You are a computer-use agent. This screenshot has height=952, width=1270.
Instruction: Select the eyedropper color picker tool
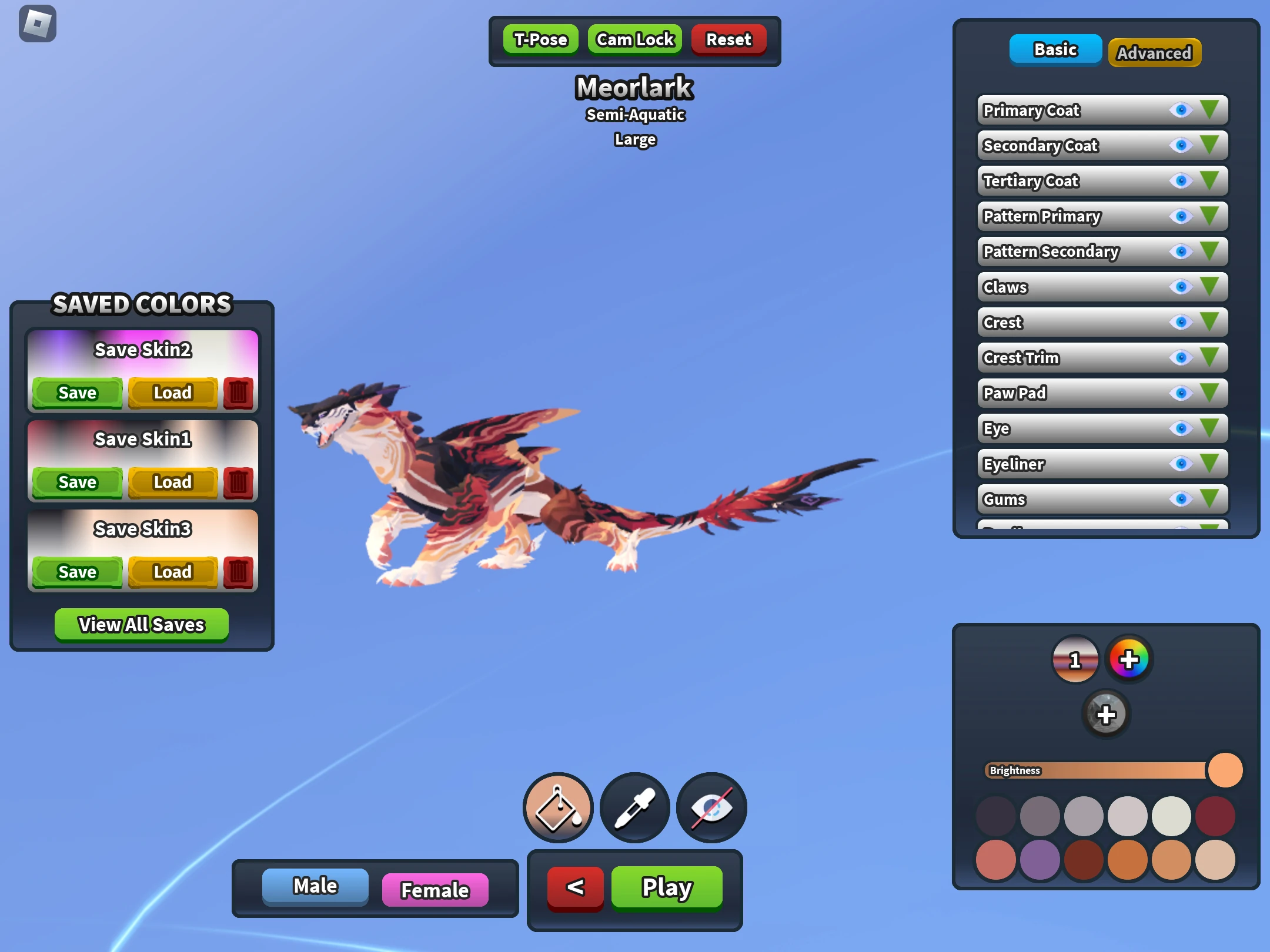(x=634, y=807)
